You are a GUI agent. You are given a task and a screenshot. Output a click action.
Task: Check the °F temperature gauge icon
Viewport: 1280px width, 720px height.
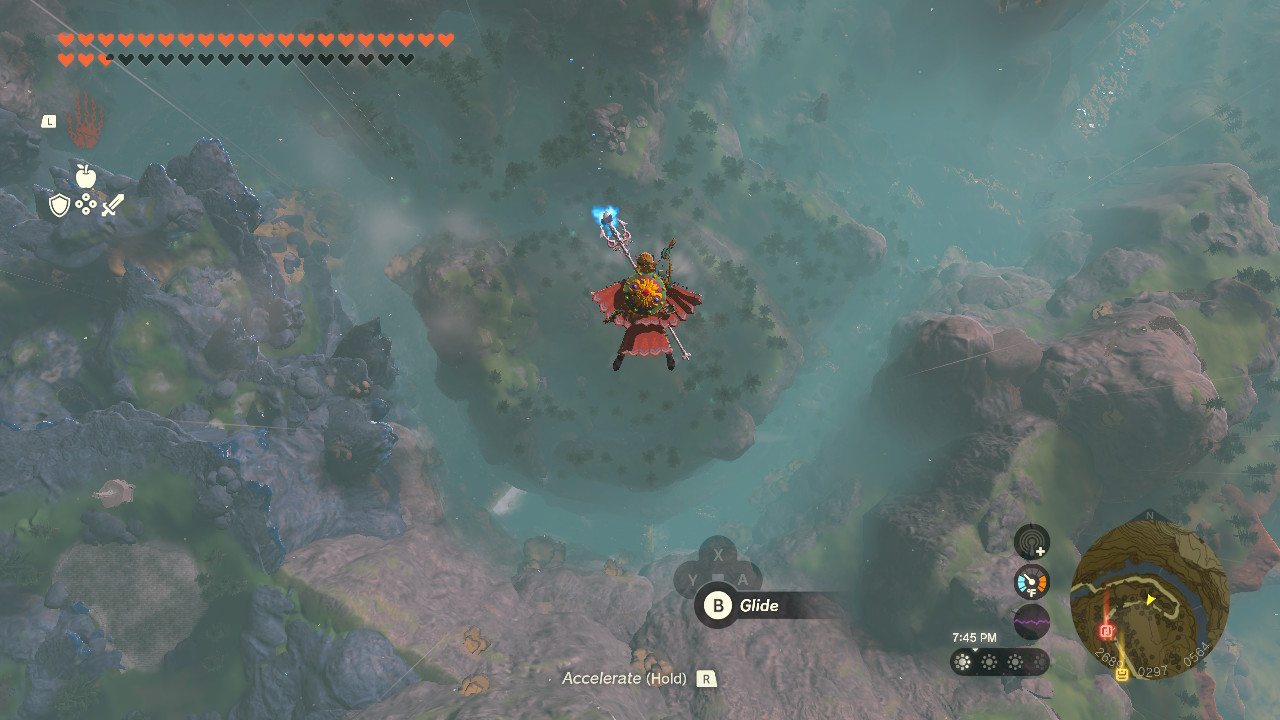click(x=1031, y=582)
